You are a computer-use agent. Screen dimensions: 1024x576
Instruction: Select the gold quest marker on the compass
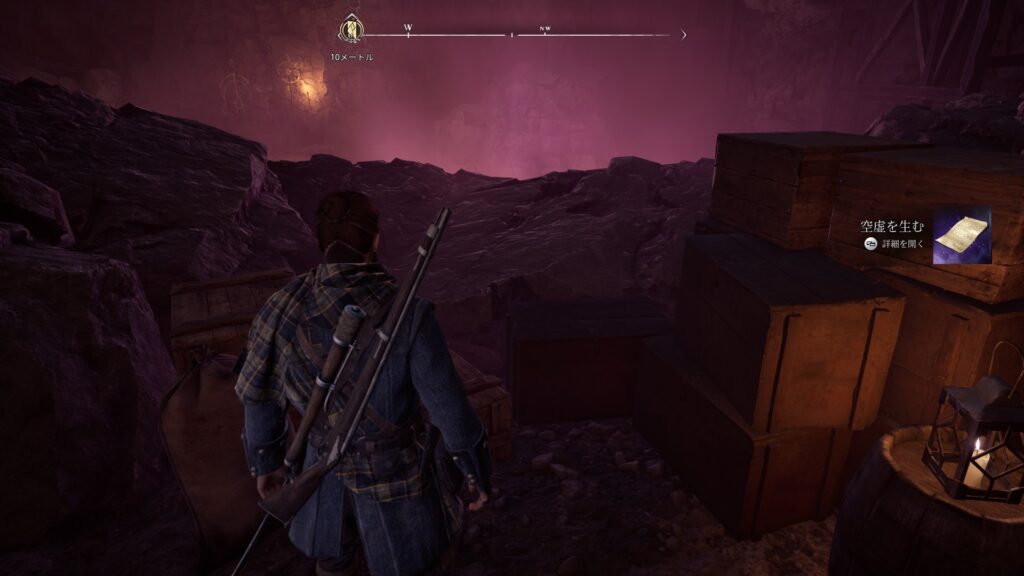tap(351, 27)
